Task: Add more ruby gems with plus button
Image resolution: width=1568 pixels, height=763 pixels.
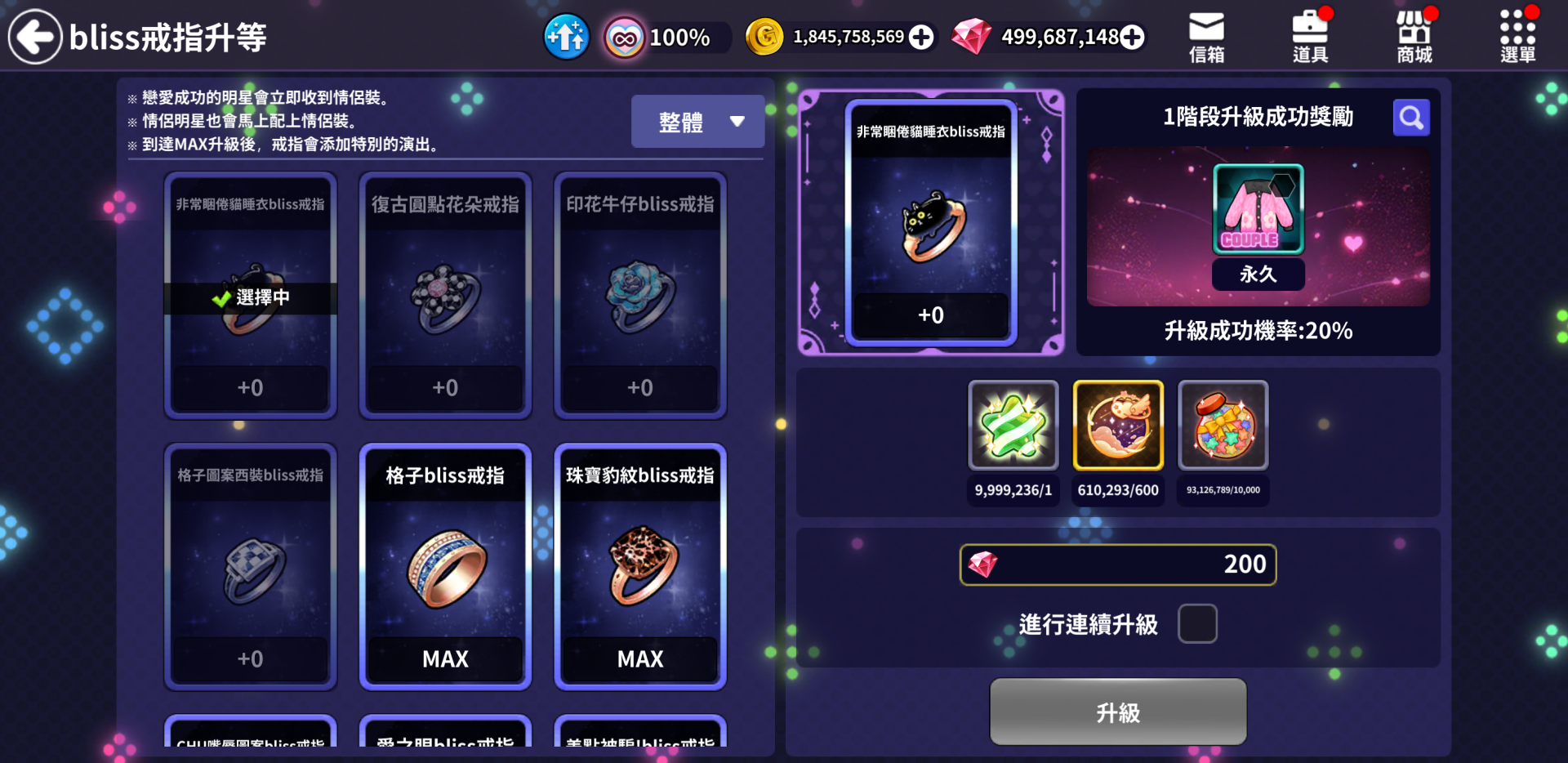Action: point(1132,37)
